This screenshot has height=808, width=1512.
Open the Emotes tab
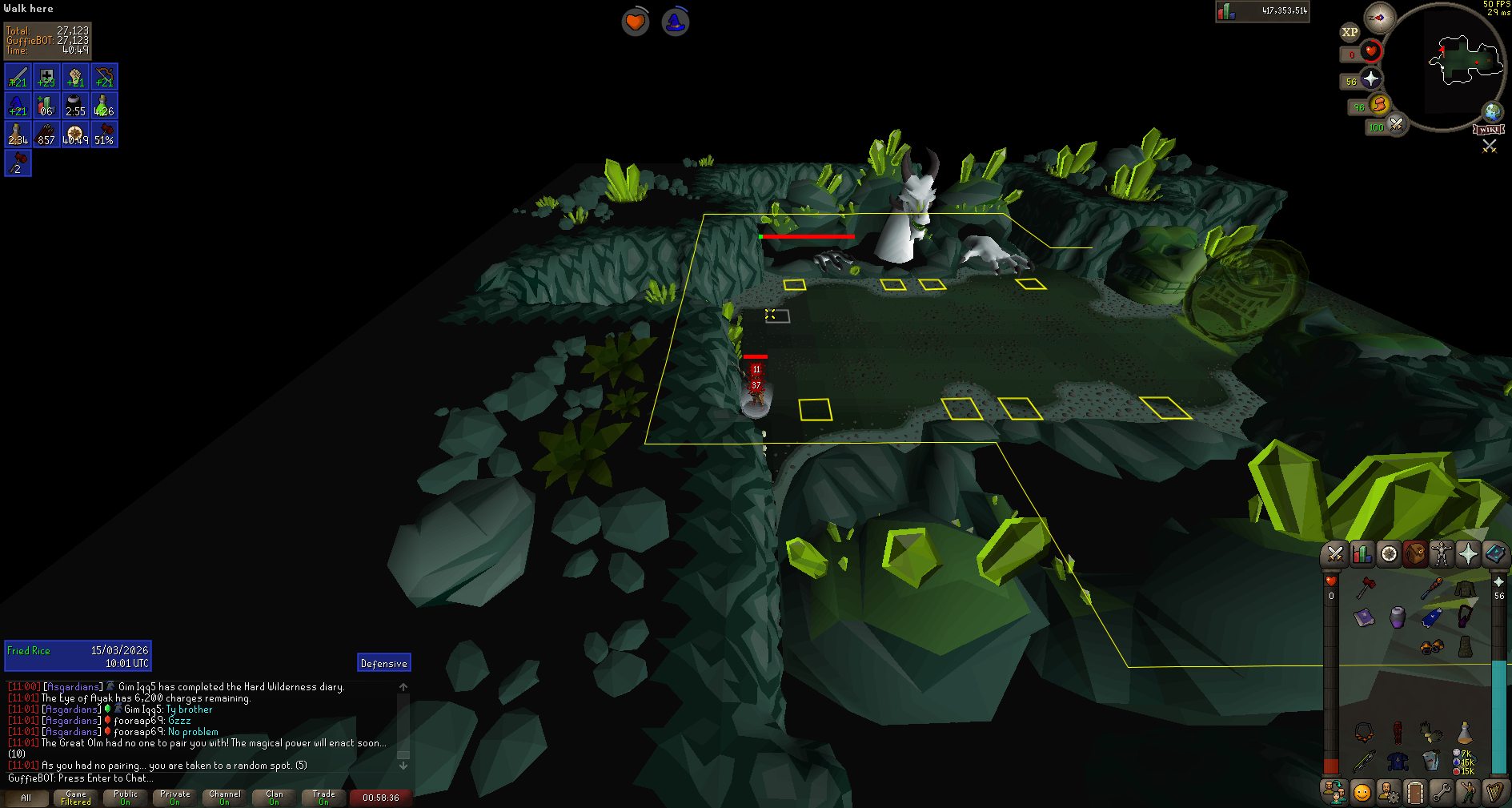pyautogui.click(x=1468, y=793)
